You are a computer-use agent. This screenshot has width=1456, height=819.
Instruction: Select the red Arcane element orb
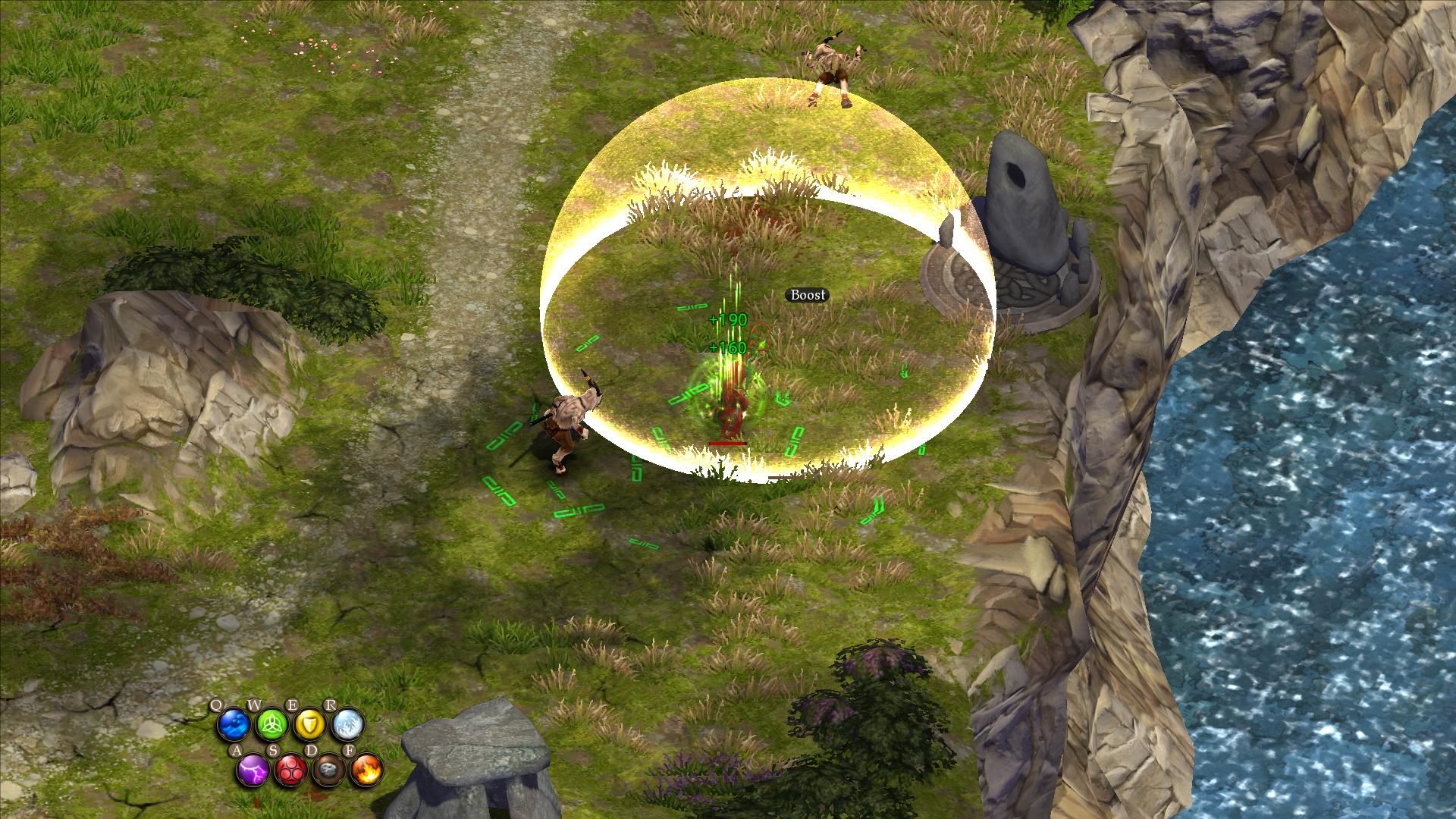pyautogui.click(x=290, y=770)
